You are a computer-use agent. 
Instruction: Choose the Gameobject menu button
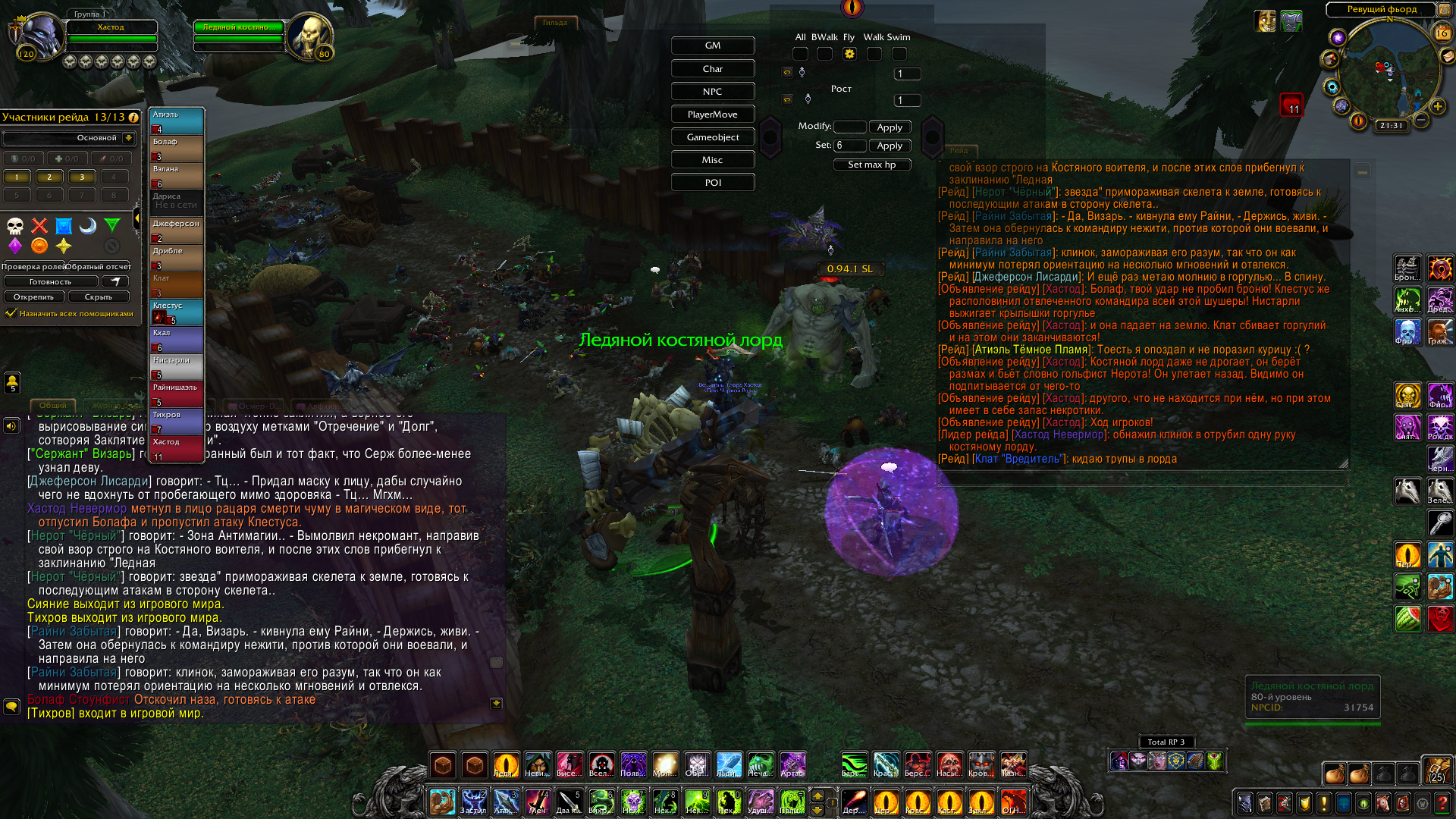point(712,137)
